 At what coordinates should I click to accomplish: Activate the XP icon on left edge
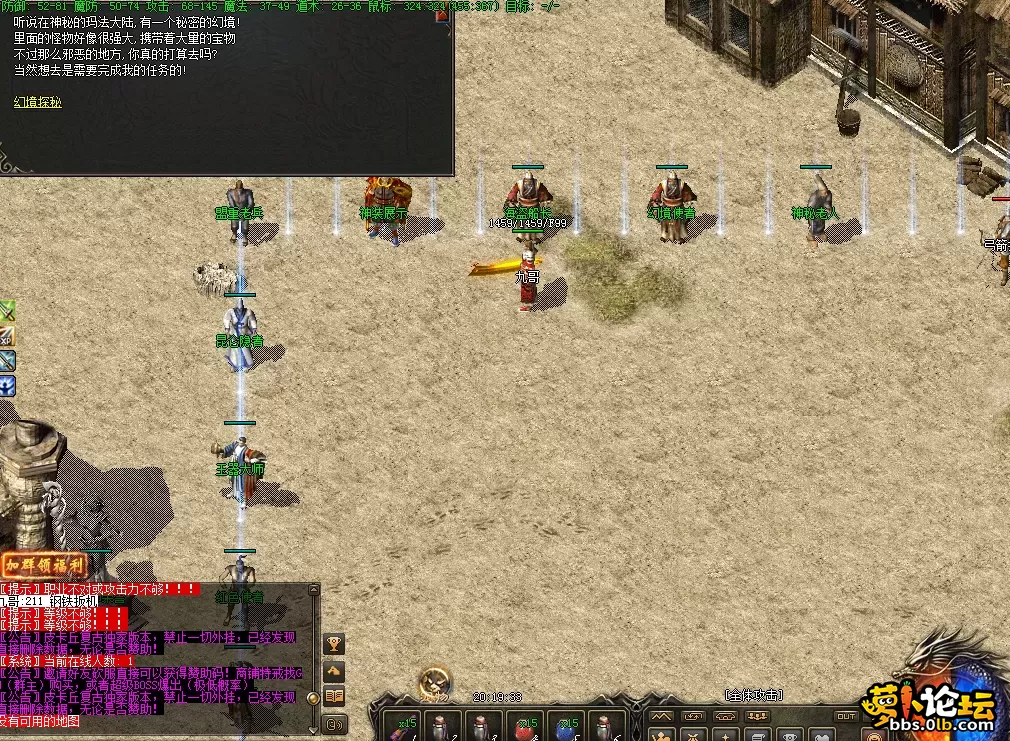(x=7, y=336)
